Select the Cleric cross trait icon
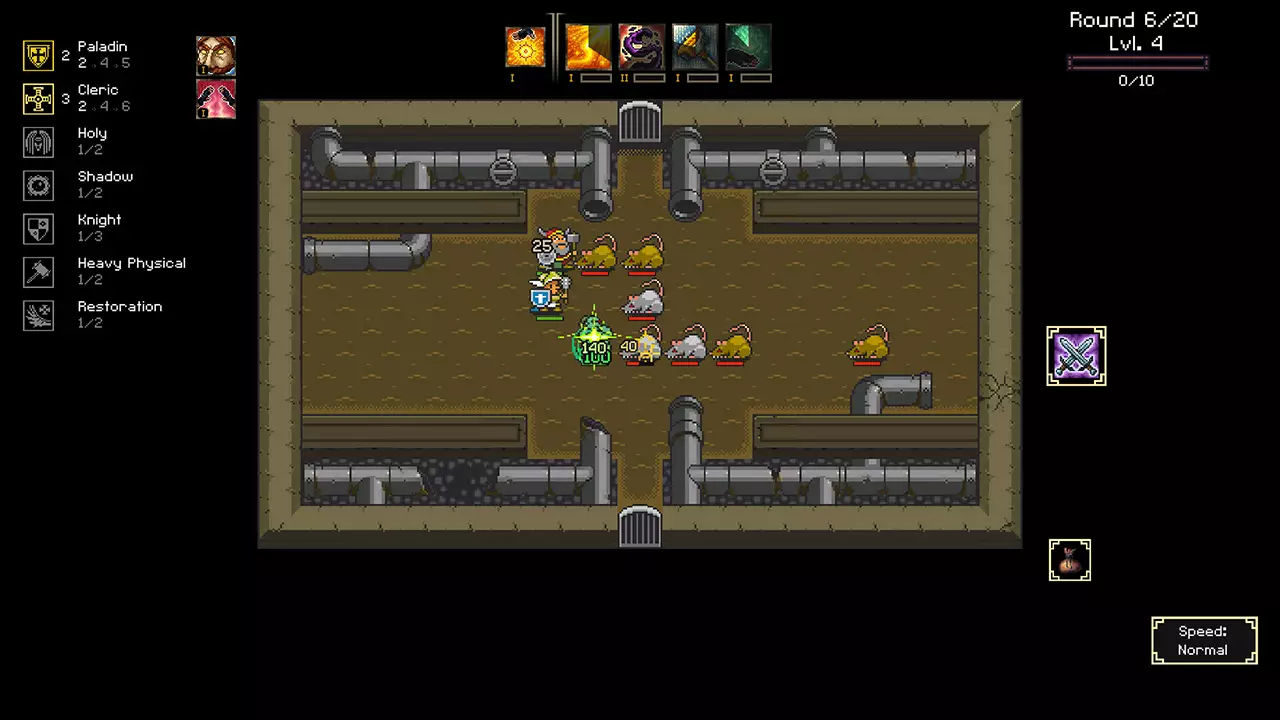Viewport: 1280px width, 720px height. [38, 99]
